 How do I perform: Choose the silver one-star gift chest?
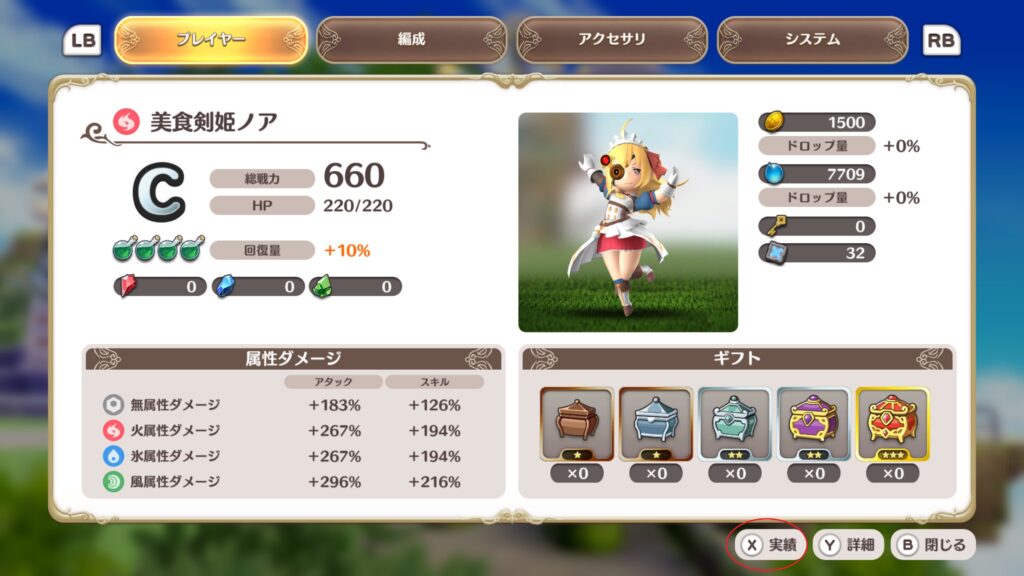pyautogui.click(x=656, y=424)
